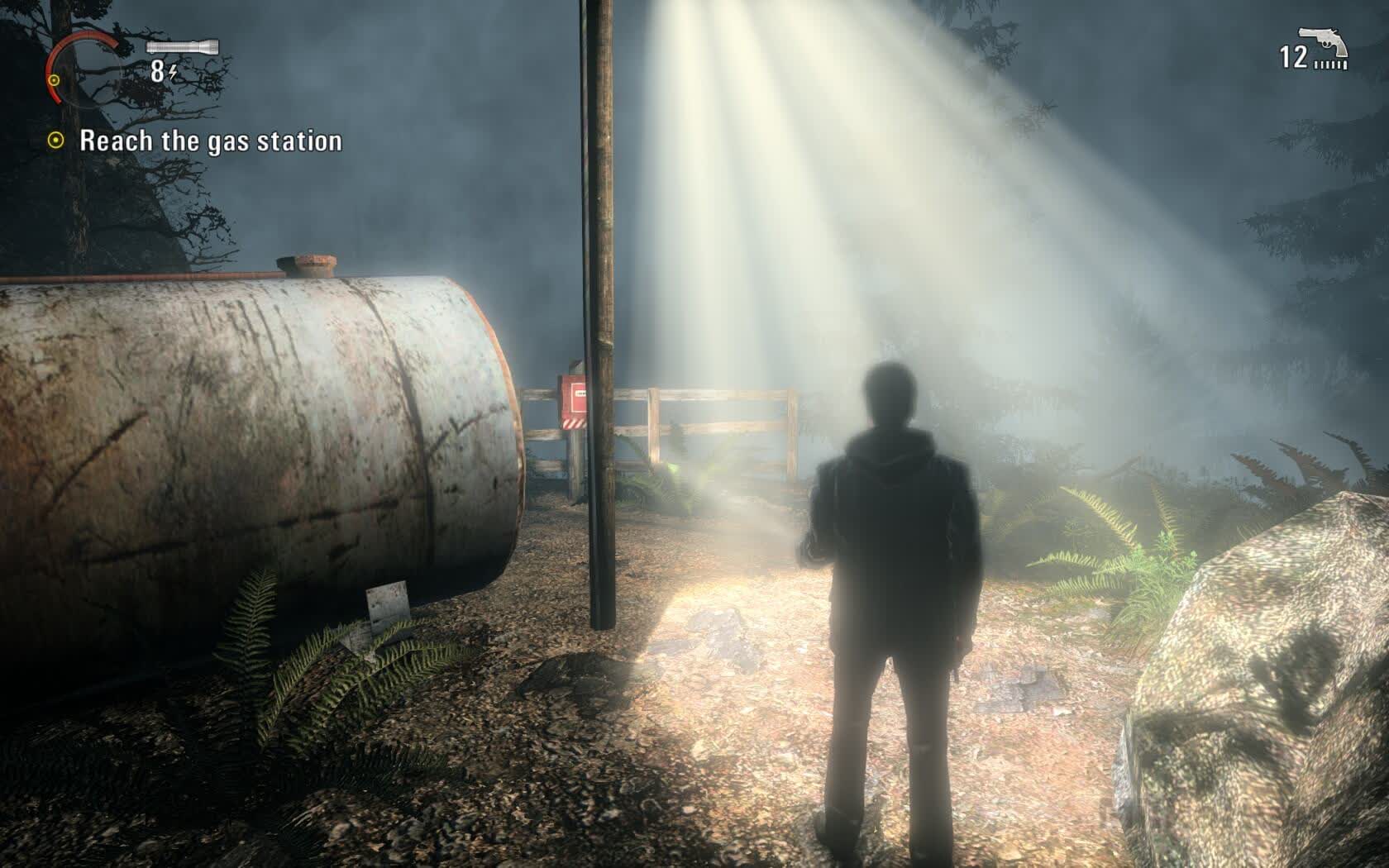Click the revolver weapon icon
The height and width of the screenshot is (868, 1389).
[x=1323, y=41]
